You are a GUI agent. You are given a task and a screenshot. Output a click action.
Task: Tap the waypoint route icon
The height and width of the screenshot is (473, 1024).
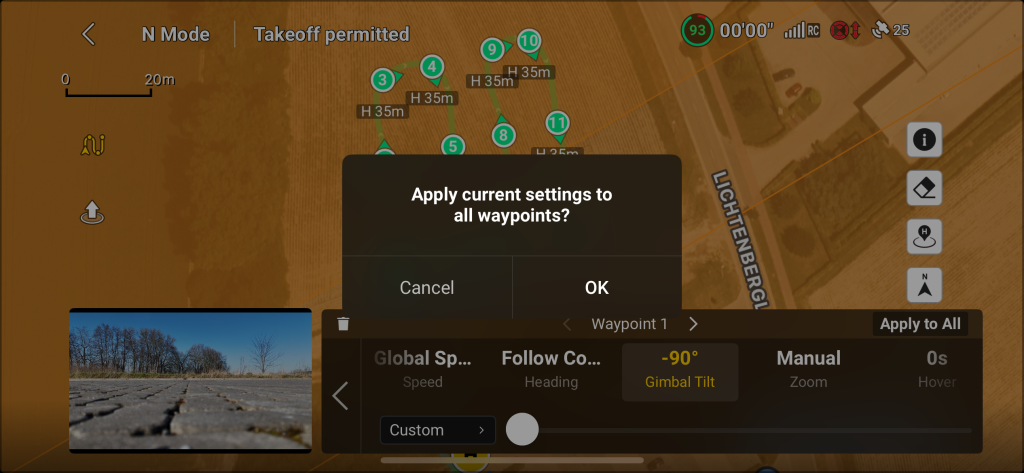point(92,146)
